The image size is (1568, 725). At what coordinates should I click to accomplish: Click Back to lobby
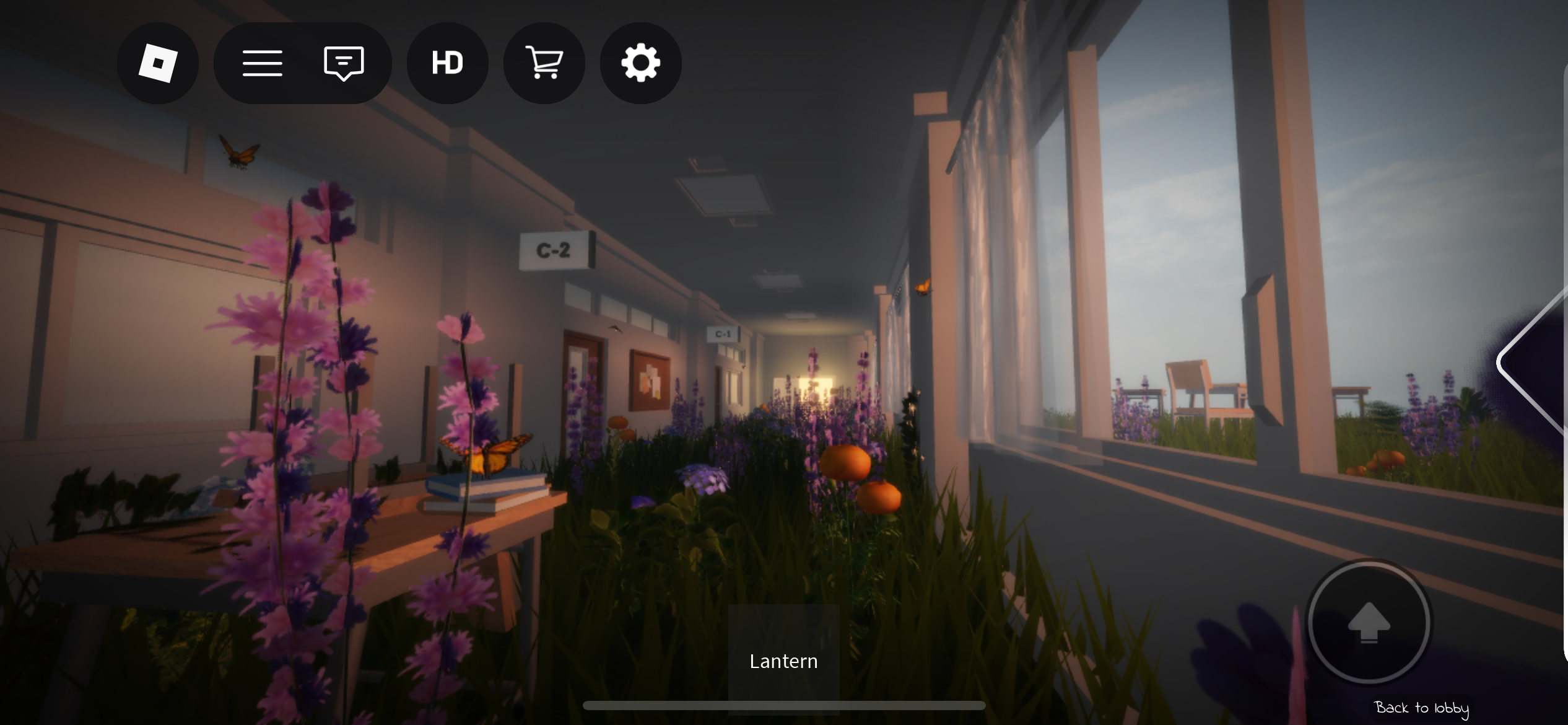click(x=1421, y=708)
